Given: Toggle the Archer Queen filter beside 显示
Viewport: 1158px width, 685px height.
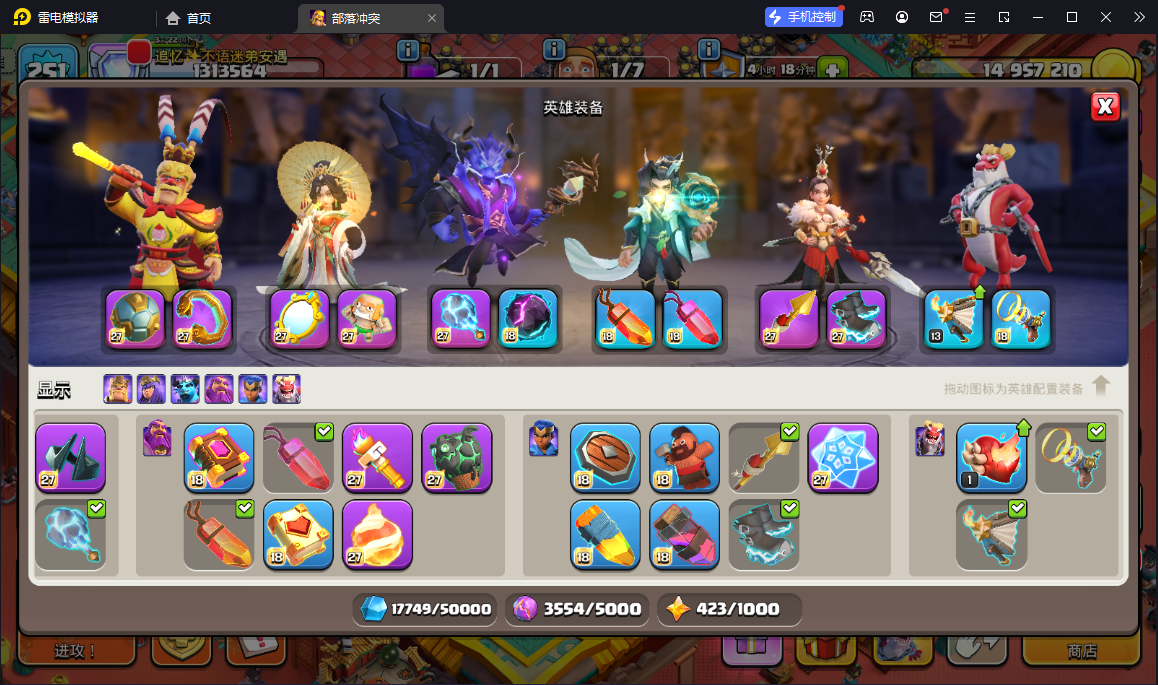Looking at the screenshot, I should click(151, 389).
